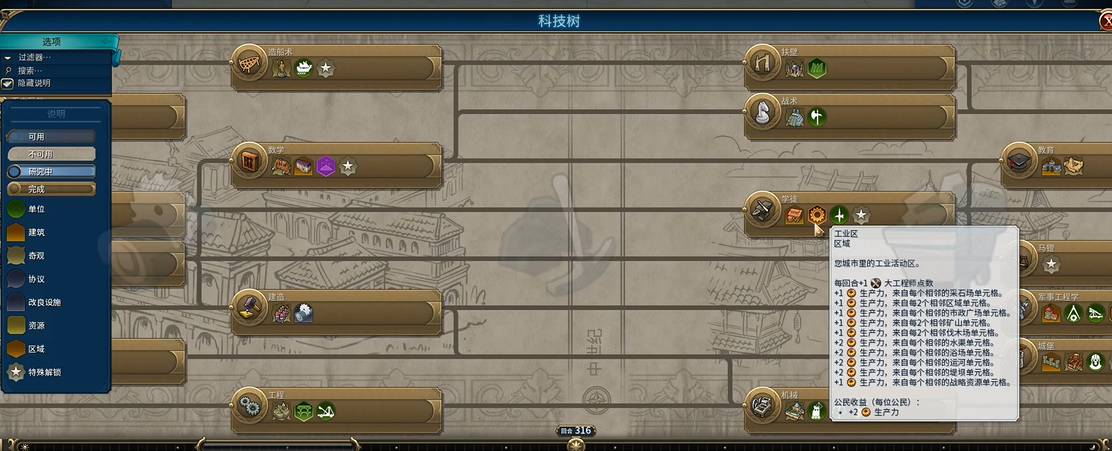Open the 过滤器 filter dropdown
The width and height of the screenshot is (1112, 451).
[35, 57]
